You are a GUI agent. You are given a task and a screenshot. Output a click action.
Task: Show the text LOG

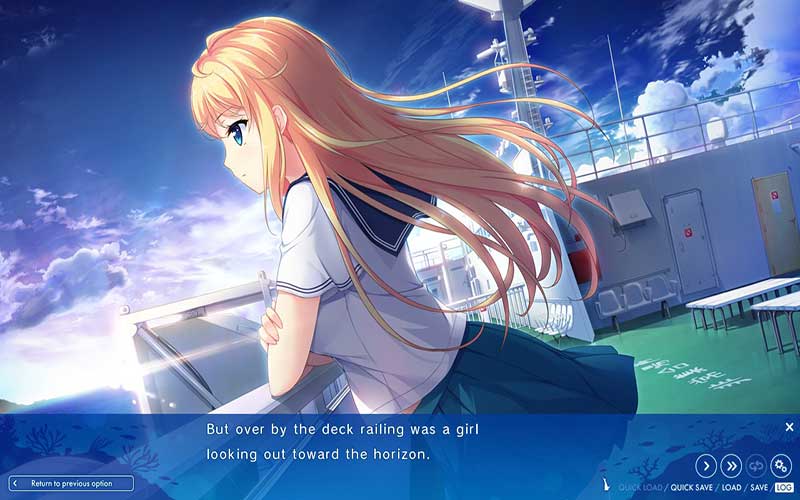pos(783,487)
